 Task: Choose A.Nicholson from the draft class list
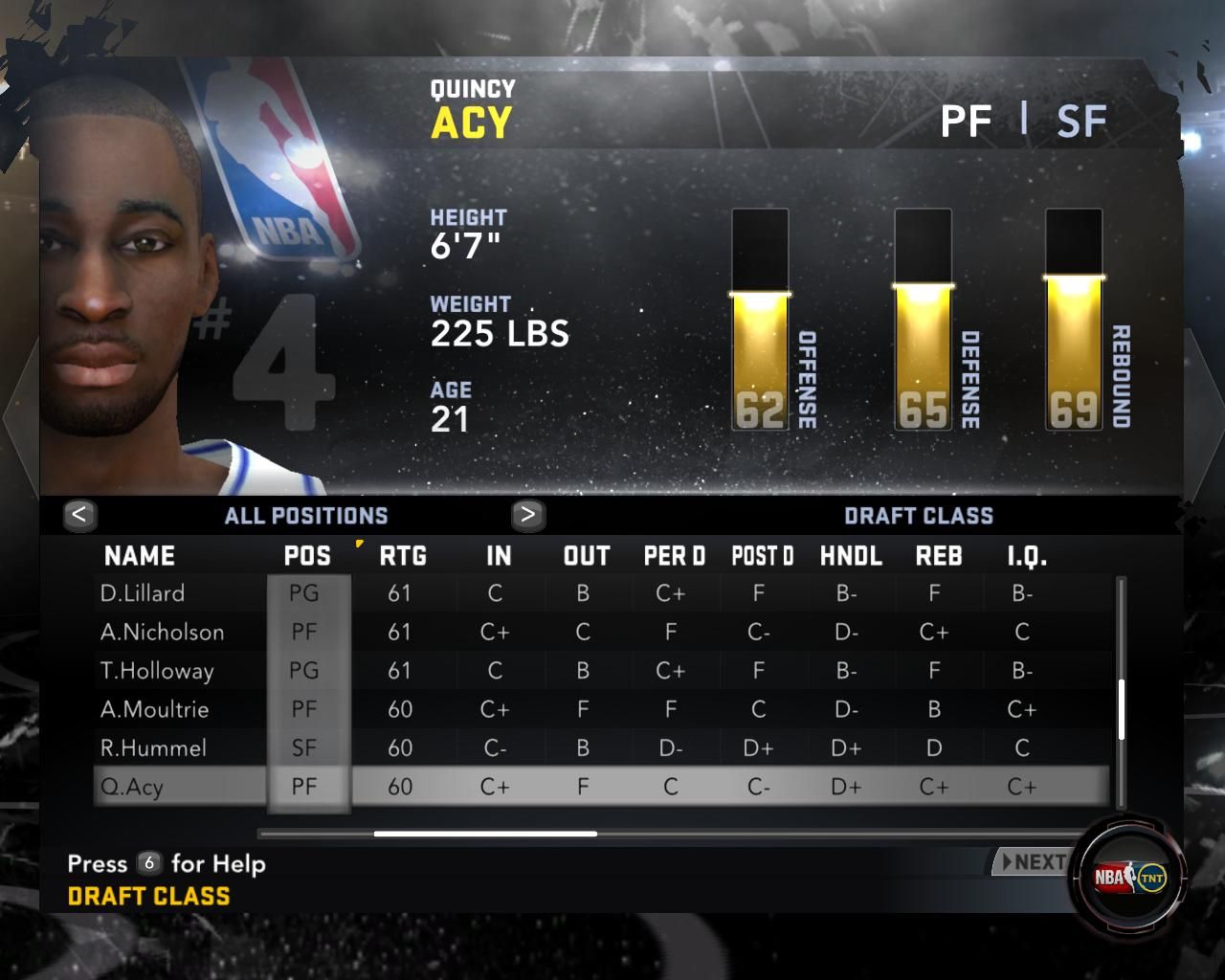point(162,632)
